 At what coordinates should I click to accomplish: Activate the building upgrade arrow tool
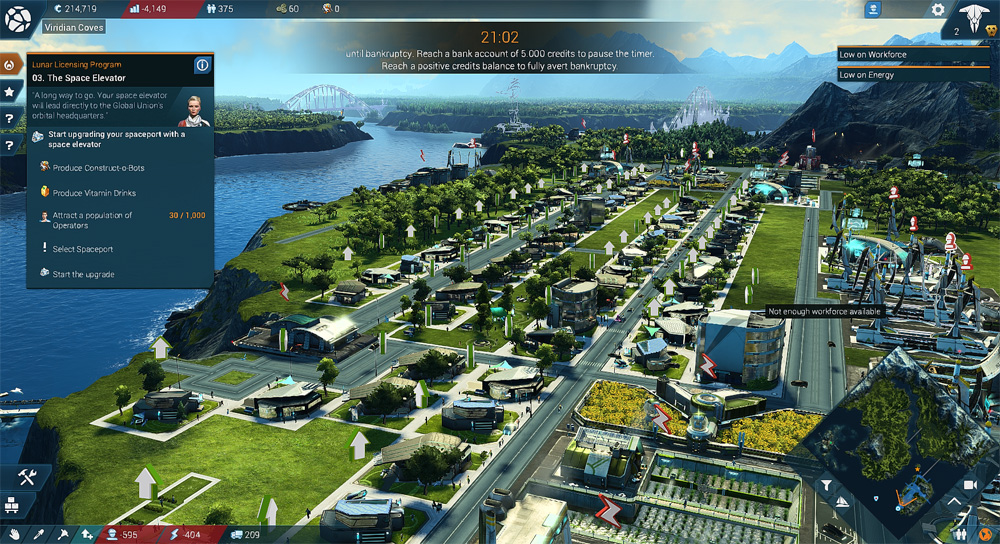[88, 535]
